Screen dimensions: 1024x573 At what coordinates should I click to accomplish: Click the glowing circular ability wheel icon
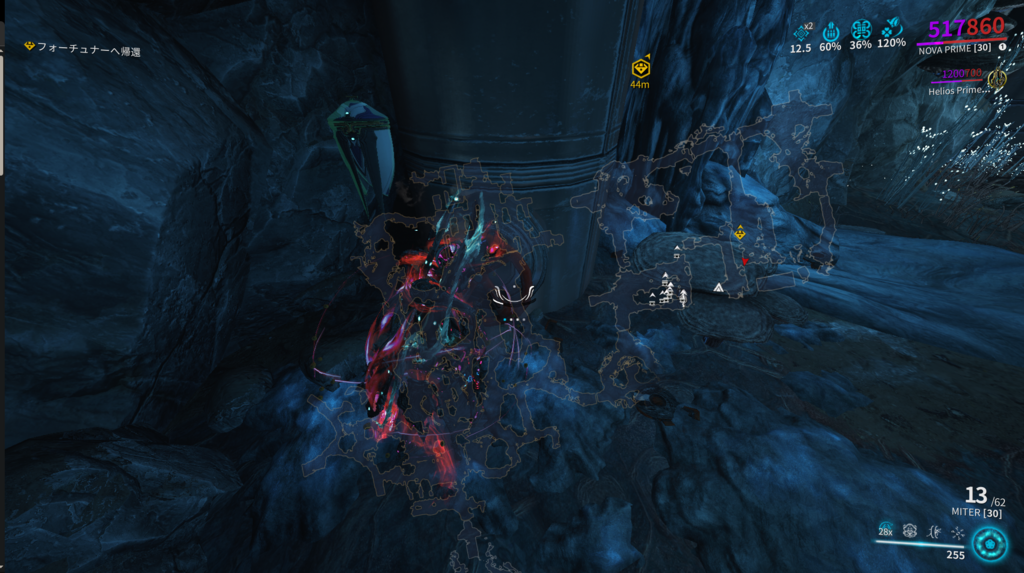[990, 544]
